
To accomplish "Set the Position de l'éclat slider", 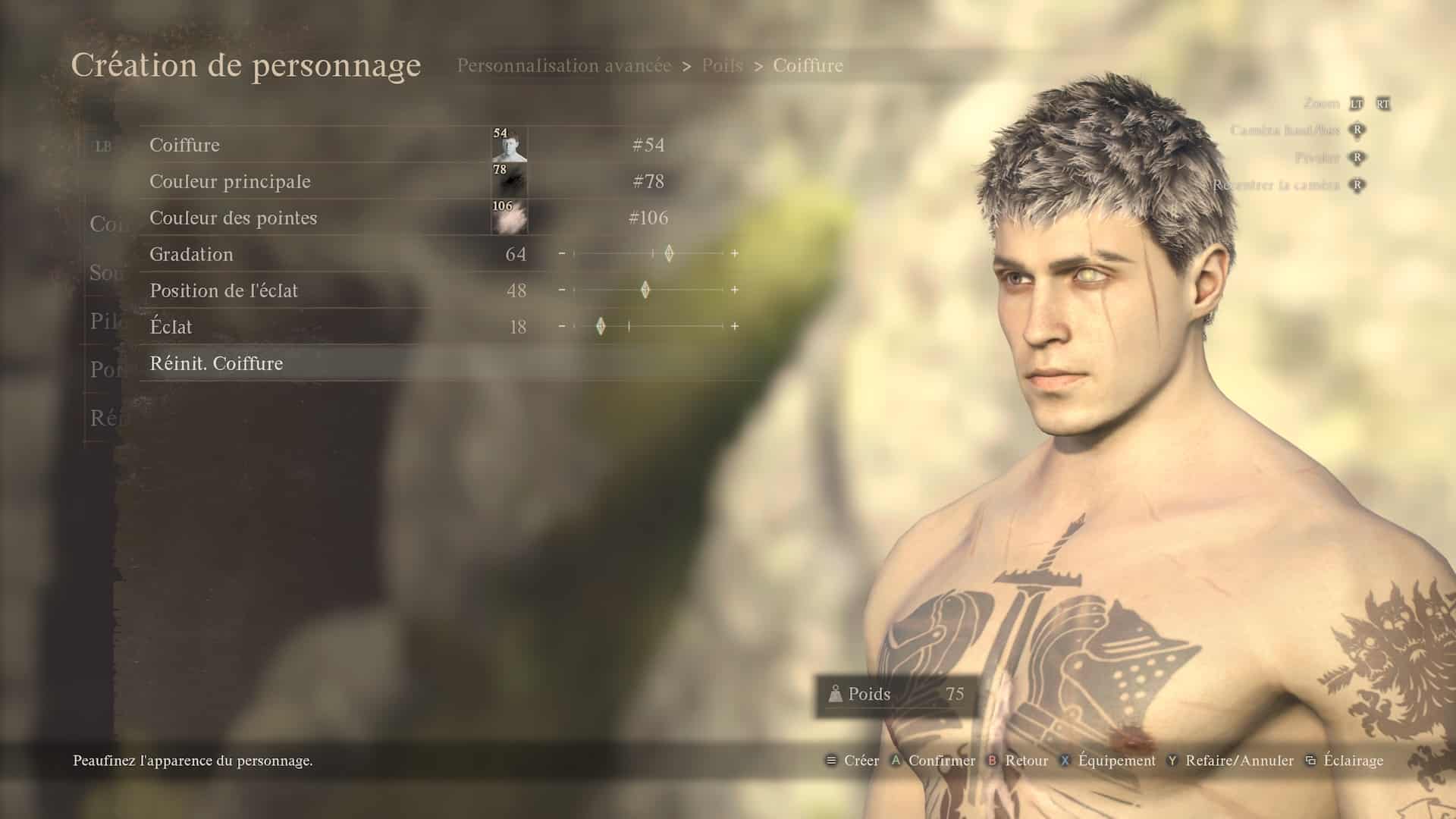I will point(648,290).
